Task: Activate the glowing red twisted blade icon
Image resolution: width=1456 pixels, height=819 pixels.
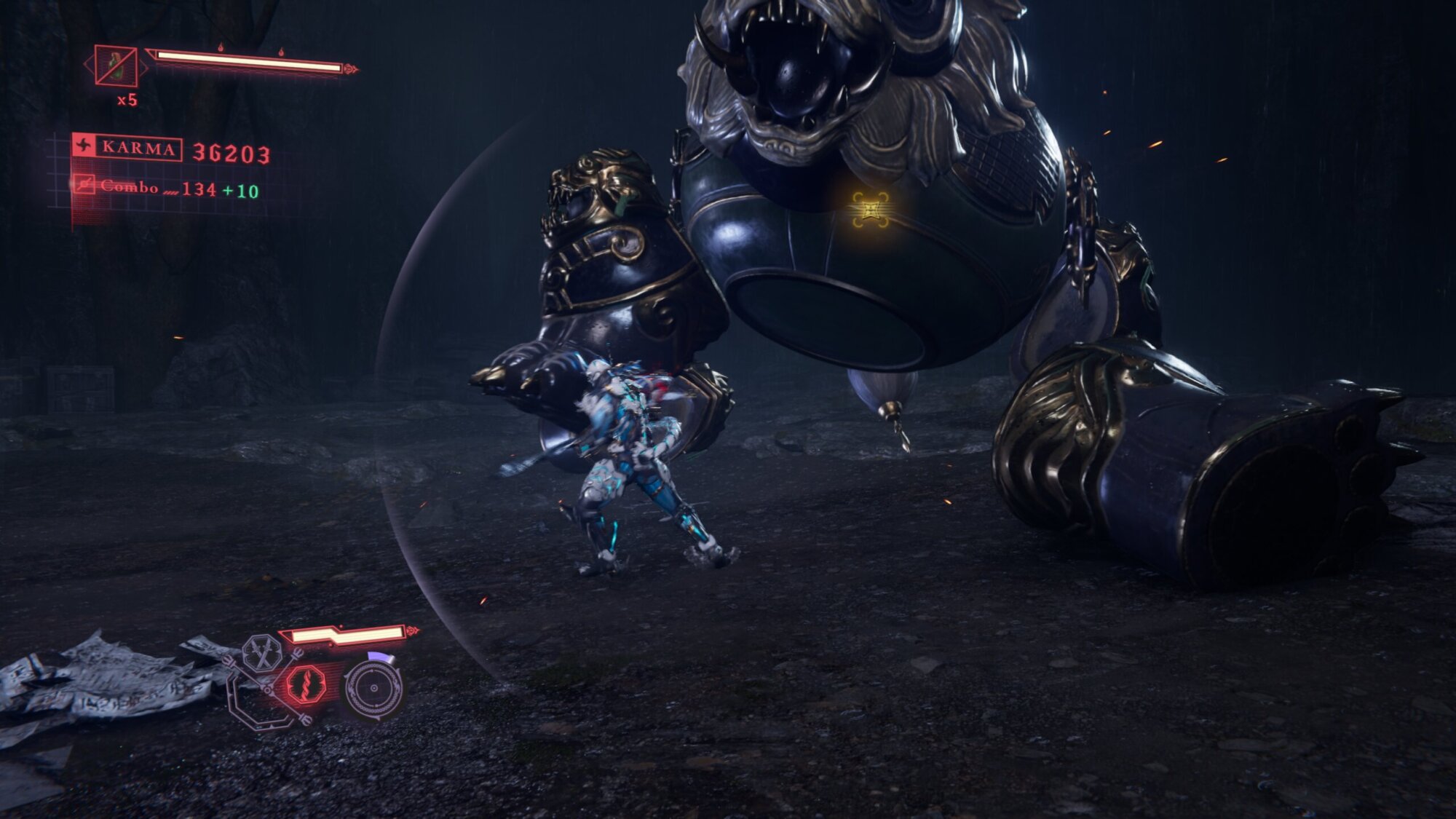Action: [305, 685]
